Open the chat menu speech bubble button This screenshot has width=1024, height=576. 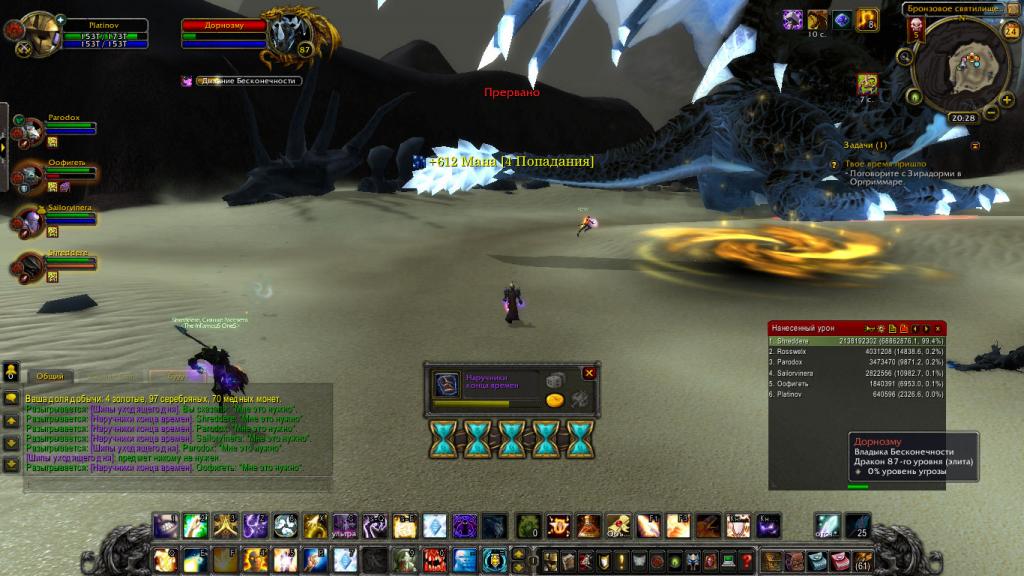[11, 398]
